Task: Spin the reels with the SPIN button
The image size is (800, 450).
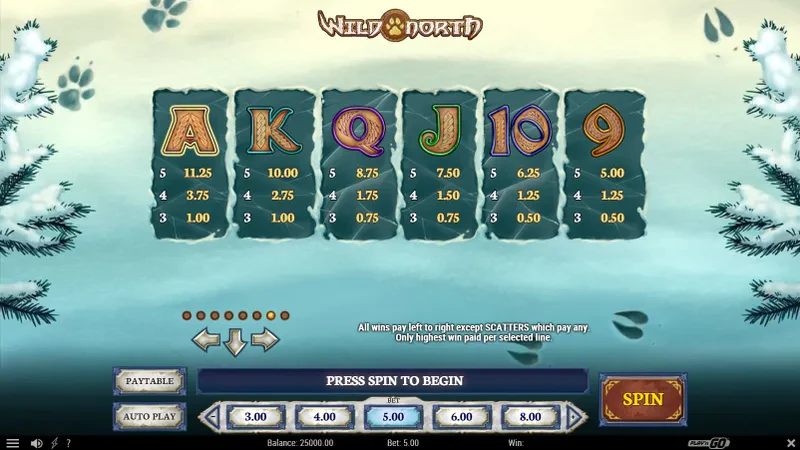Action: coord(643,399)
